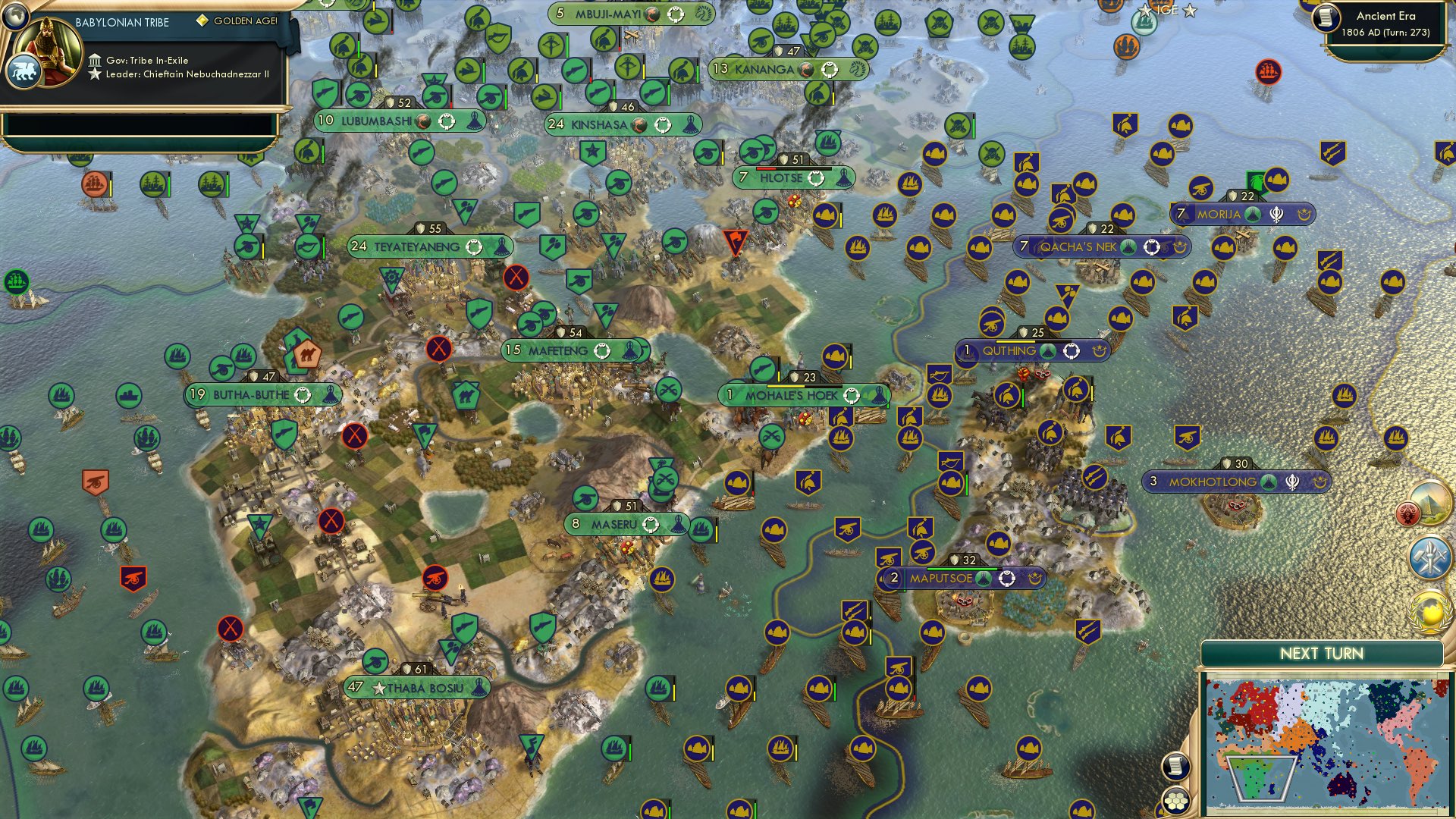Viewport: 1456px width, 819px height.
Task: Click the Babylonian lion emblem shield
Action: (25, 68)
